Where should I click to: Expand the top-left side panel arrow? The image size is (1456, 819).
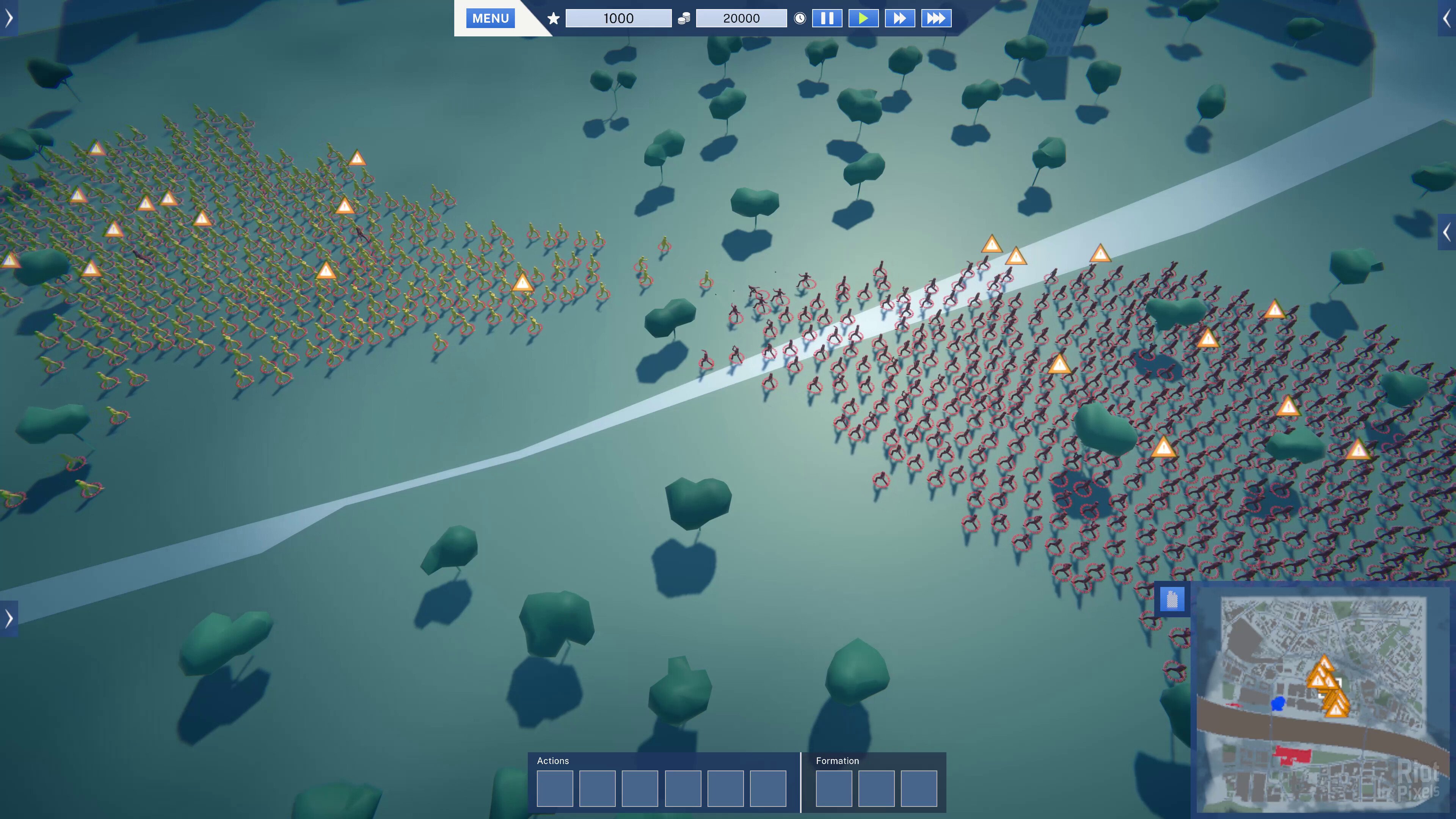point(8,18)
